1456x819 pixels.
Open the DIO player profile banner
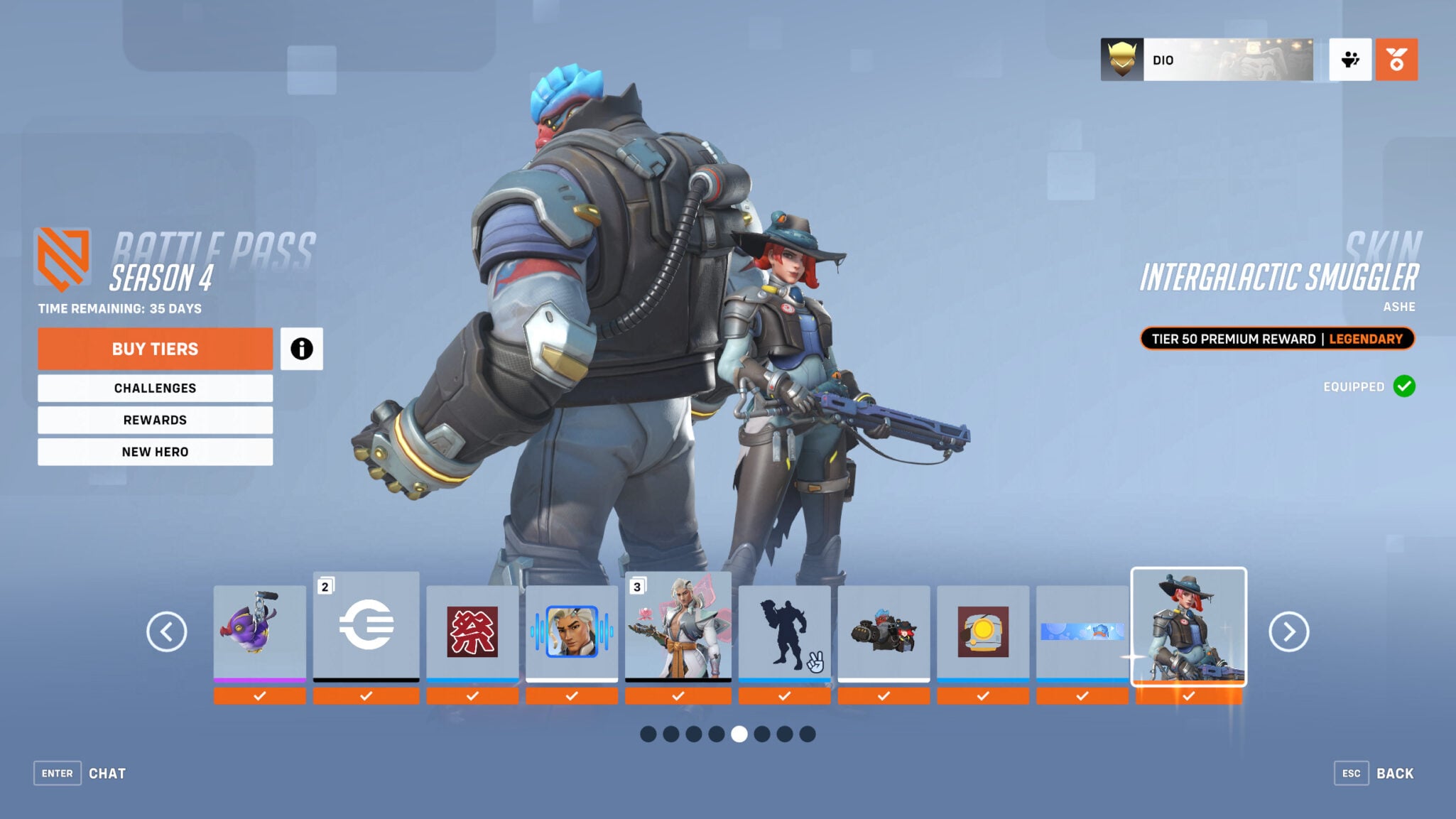(x=1207, y=60)
